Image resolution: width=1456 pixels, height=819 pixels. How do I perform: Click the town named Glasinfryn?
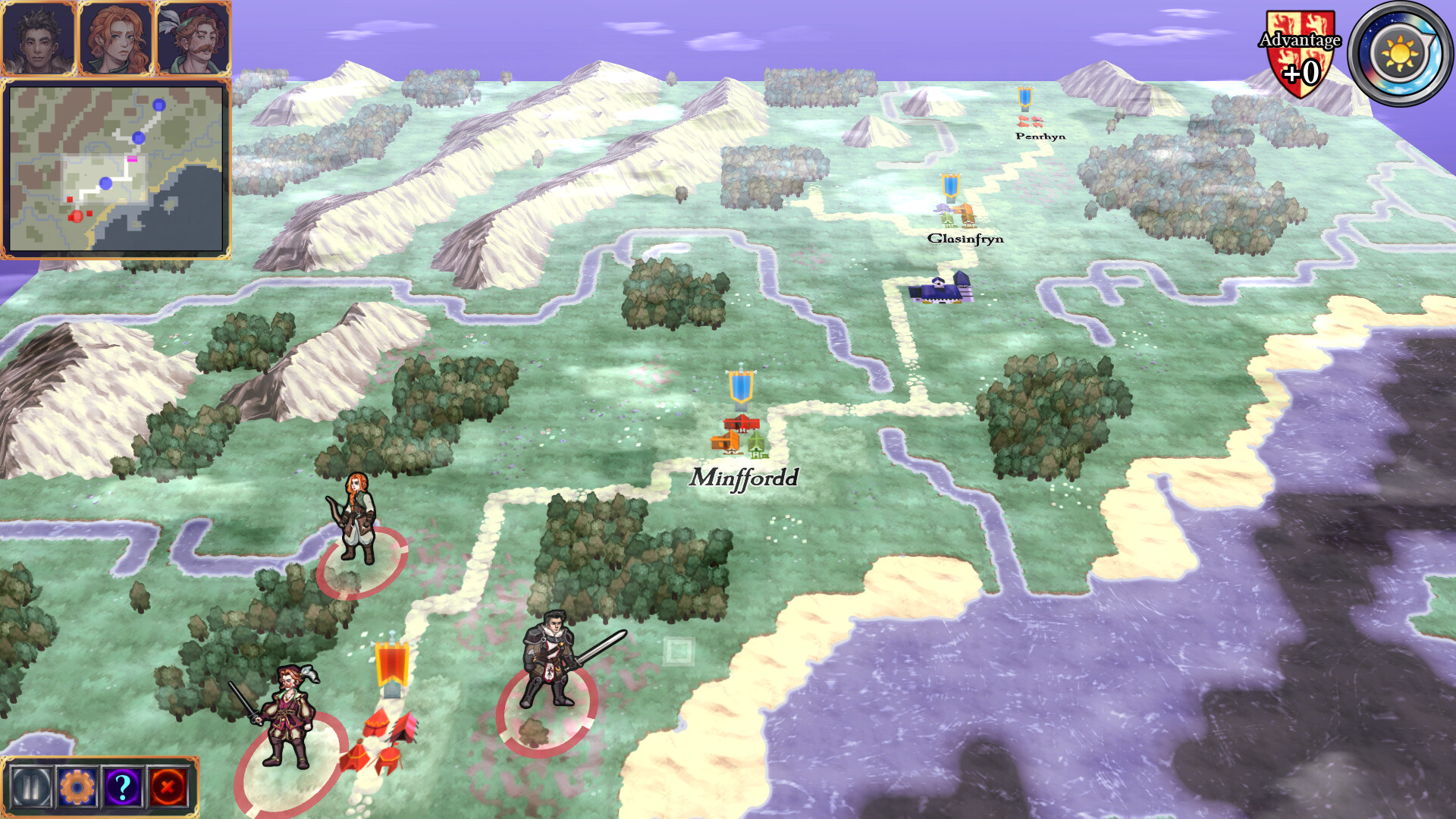954,216
